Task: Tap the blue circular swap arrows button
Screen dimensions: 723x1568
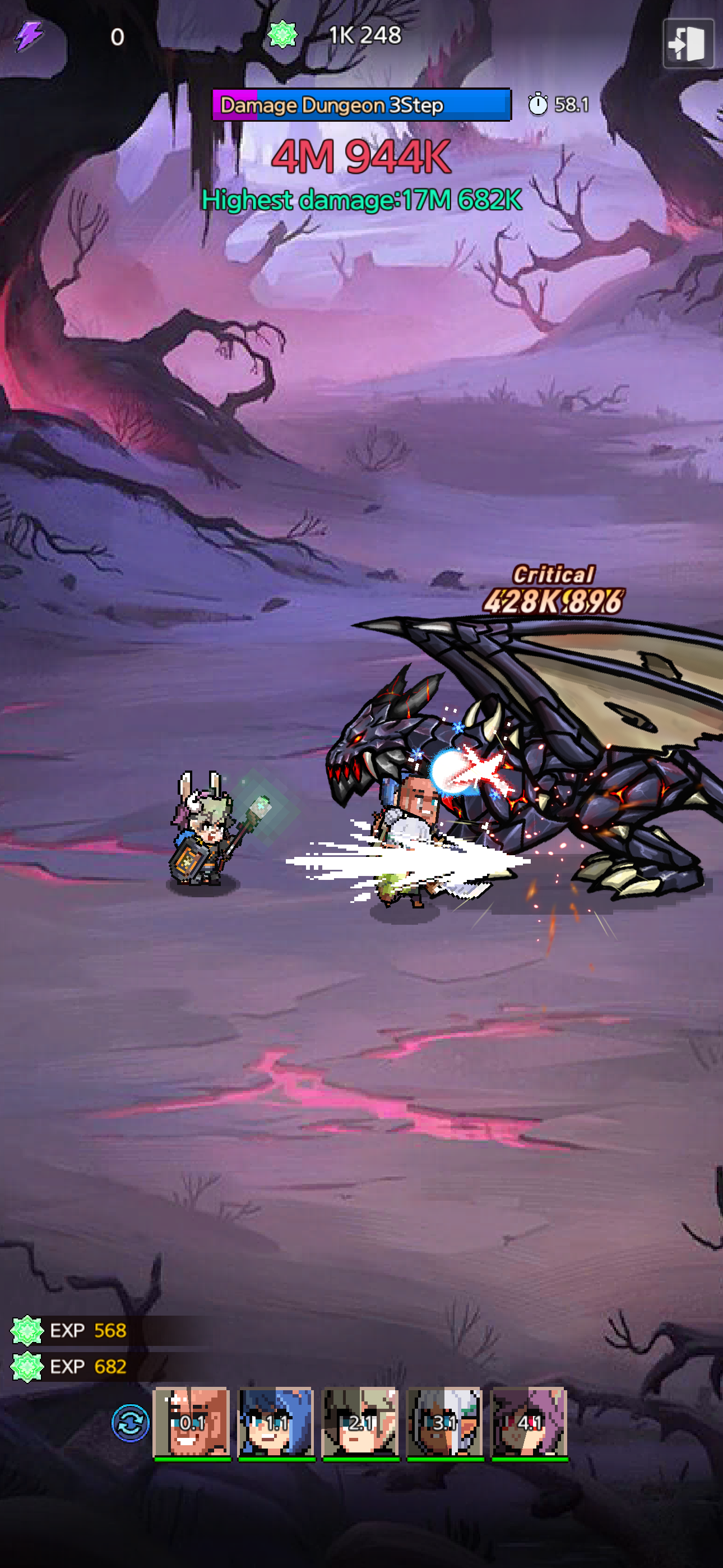Action: [130, 1423]
